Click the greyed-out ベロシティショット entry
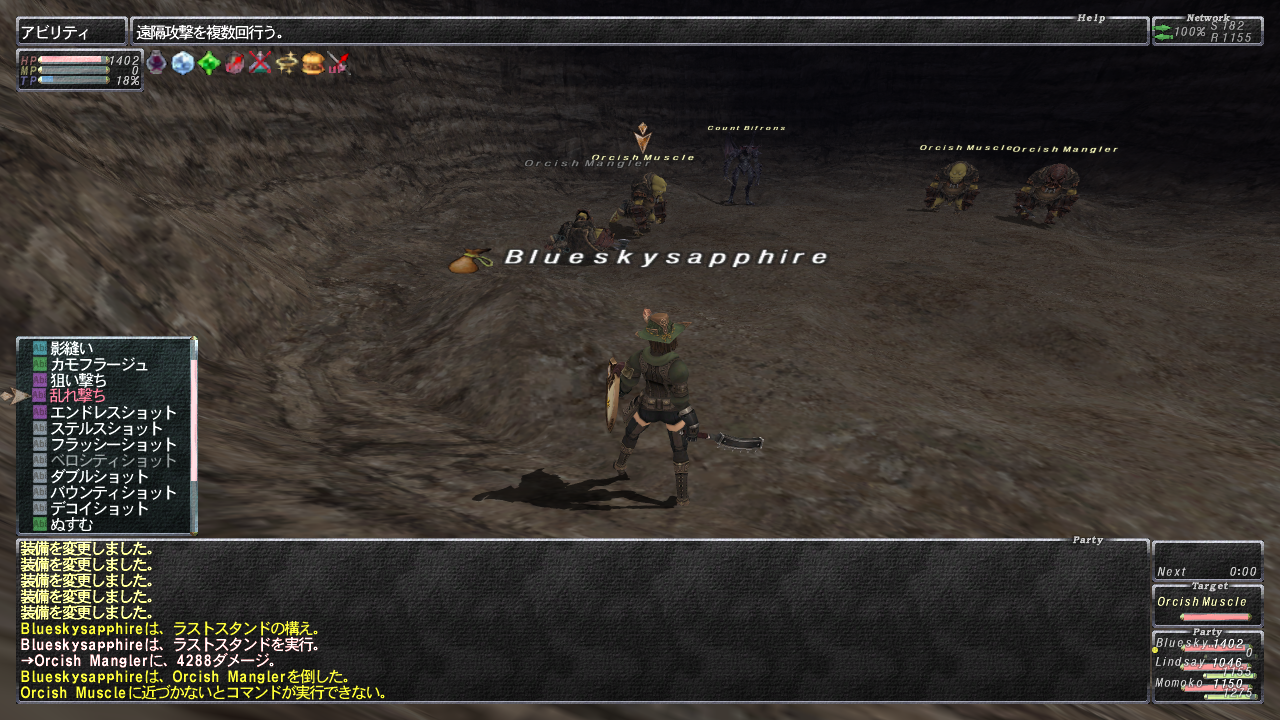Screen dimensions: 1280x720 pos(112,460)
